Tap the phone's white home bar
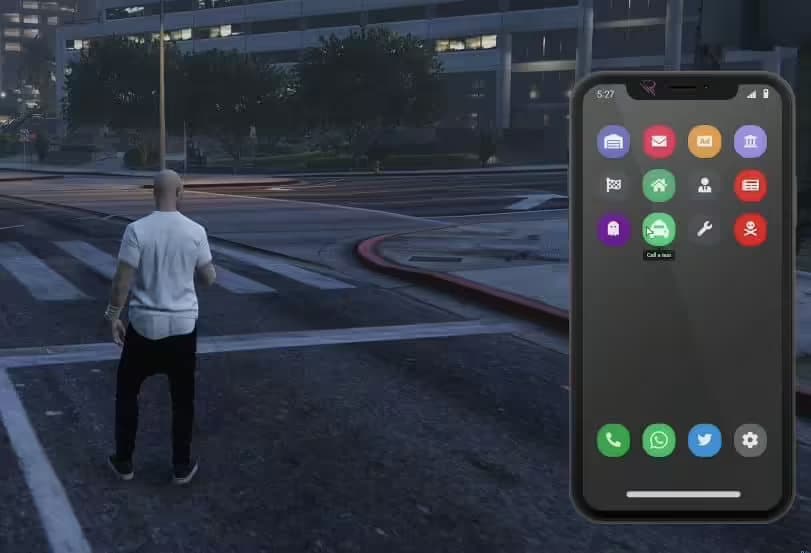Screen dimensions: 811x553 coord(683,494)
